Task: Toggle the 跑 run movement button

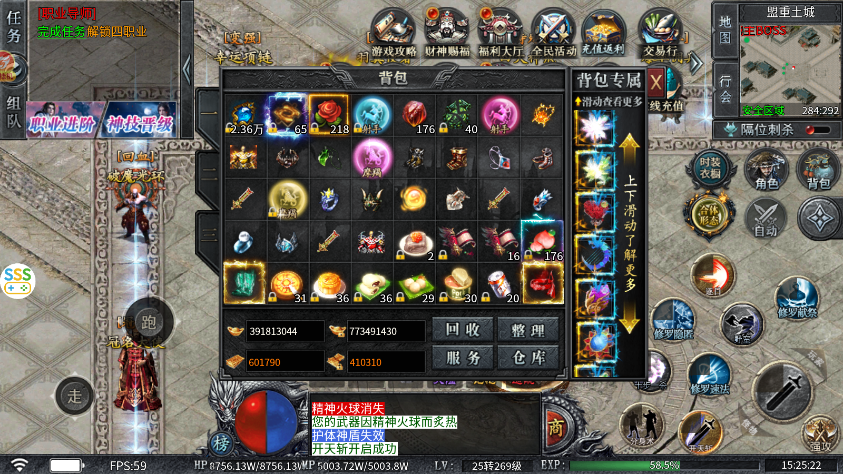Action: coord(149,322)
